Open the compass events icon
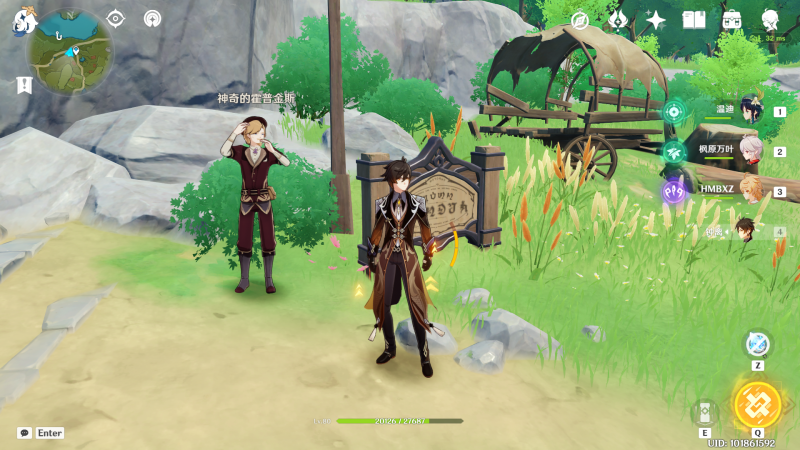 [580, 20]
